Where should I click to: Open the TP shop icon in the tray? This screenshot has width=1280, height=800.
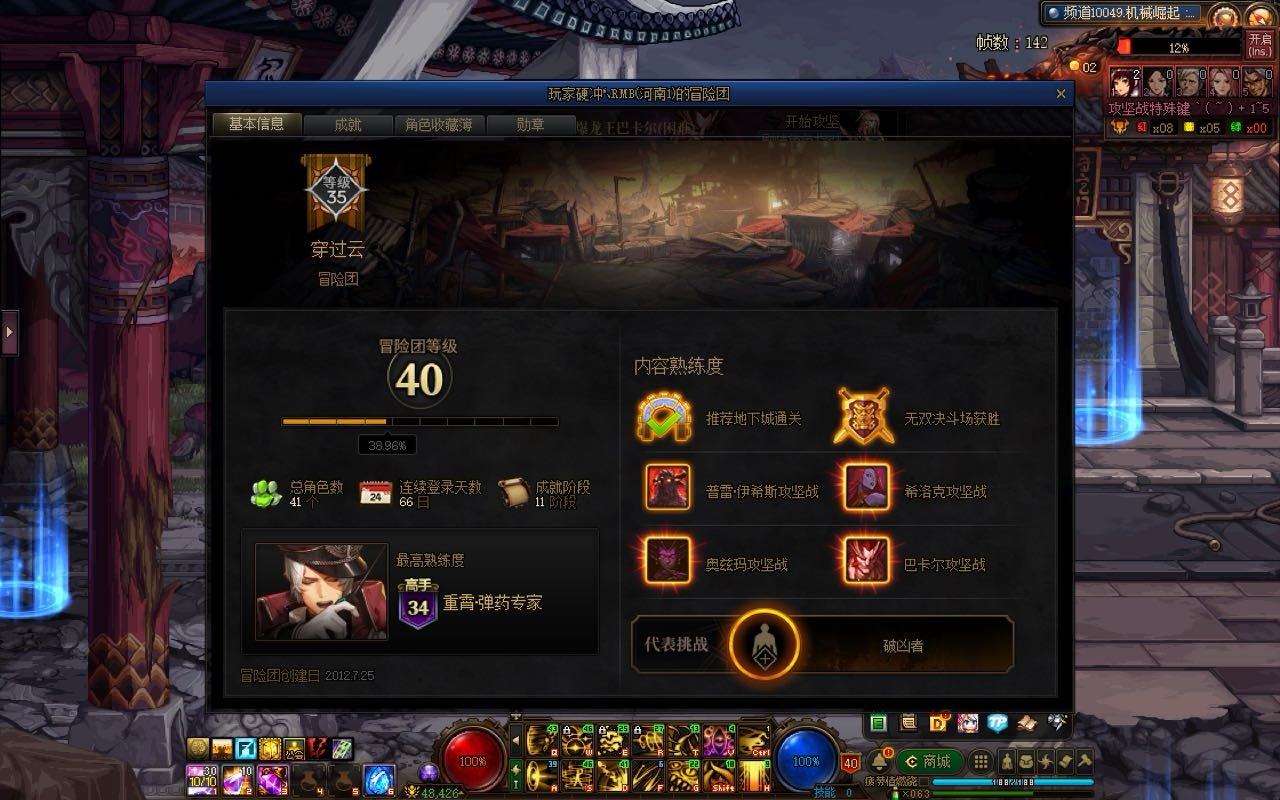point(997,722)
